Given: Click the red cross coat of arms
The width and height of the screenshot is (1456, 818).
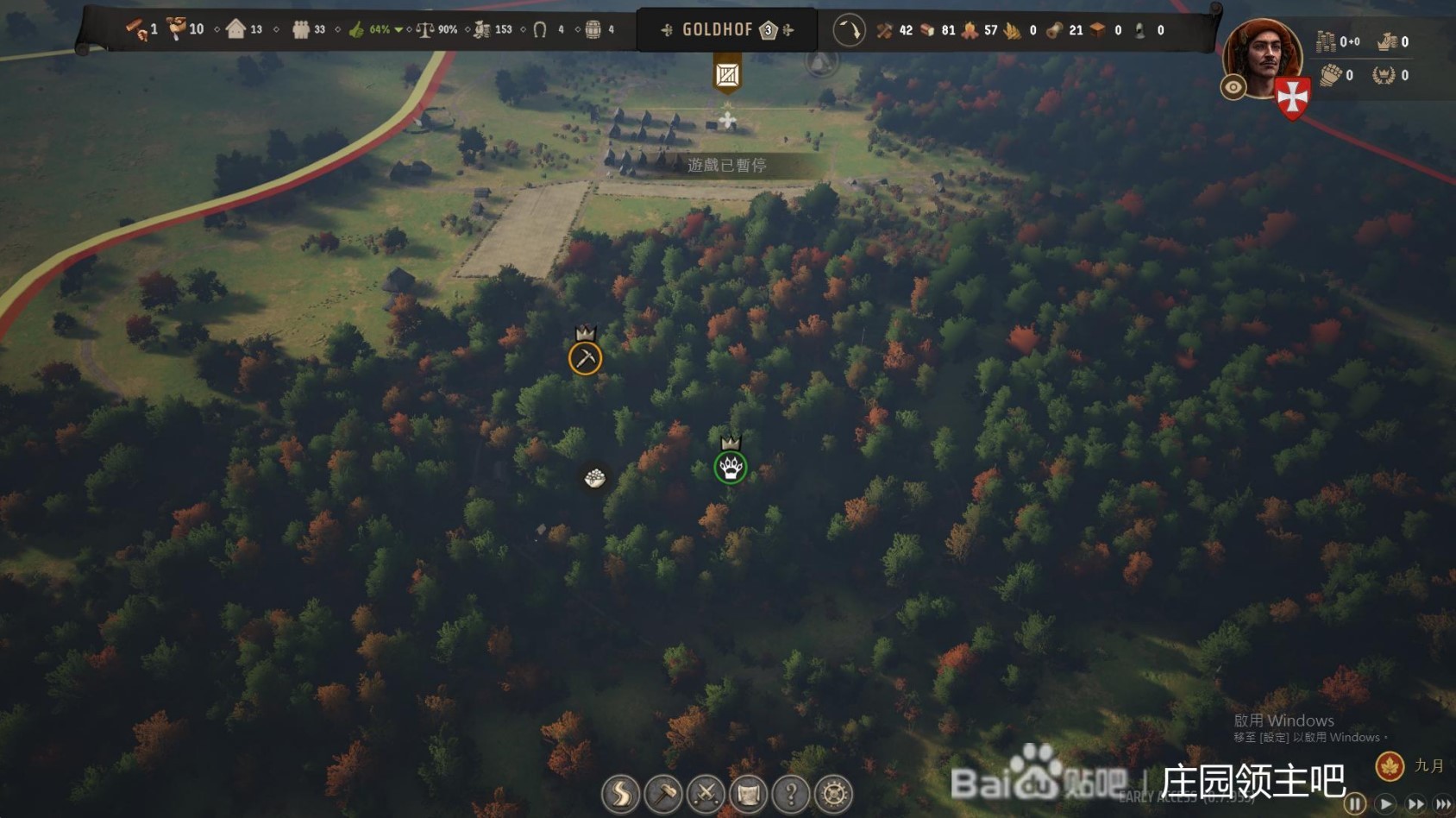Looking at the screenshot, I should (1292, 98).
